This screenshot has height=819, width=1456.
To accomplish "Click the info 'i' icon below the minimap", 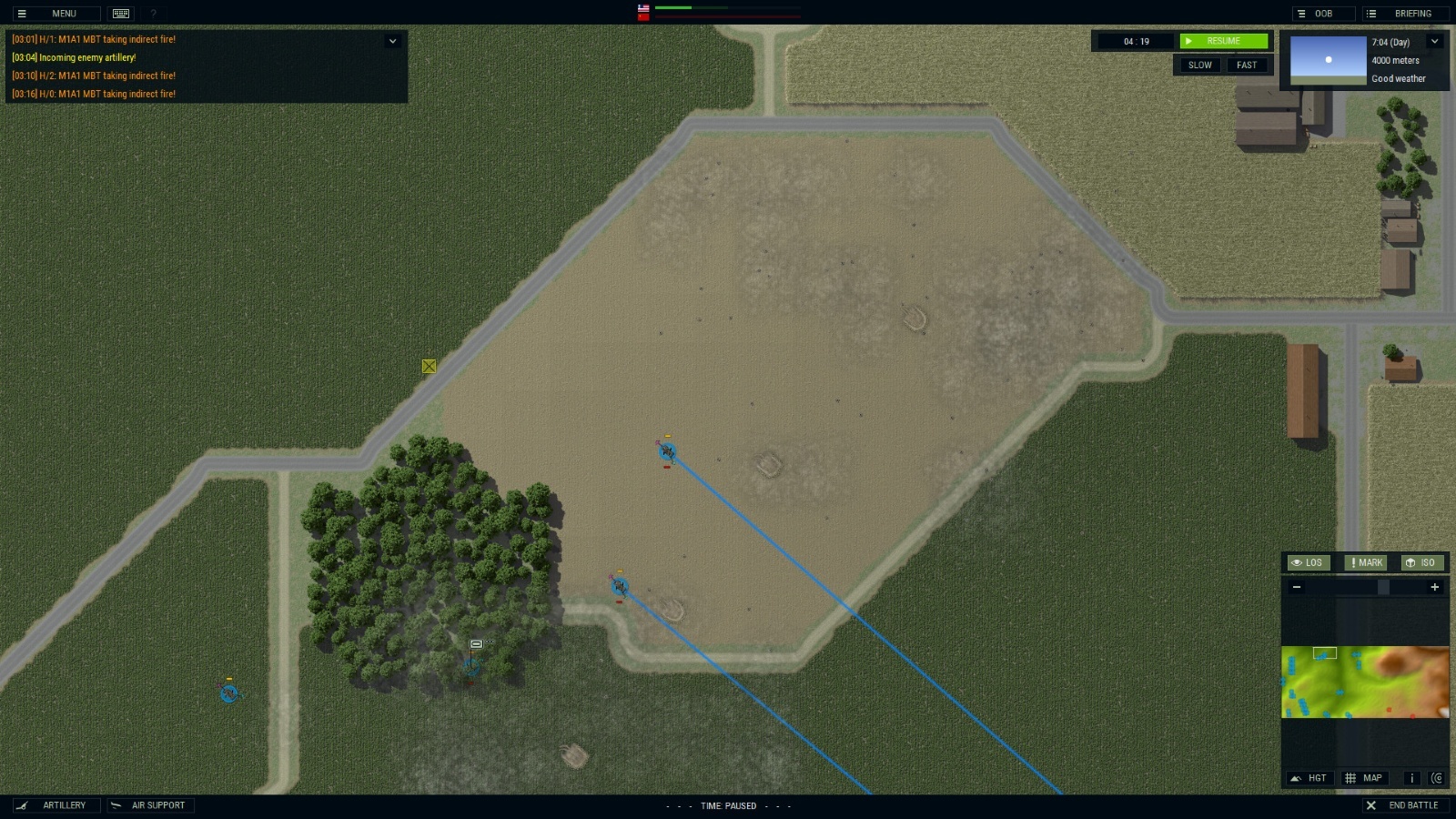I will tap(1411, 778).
